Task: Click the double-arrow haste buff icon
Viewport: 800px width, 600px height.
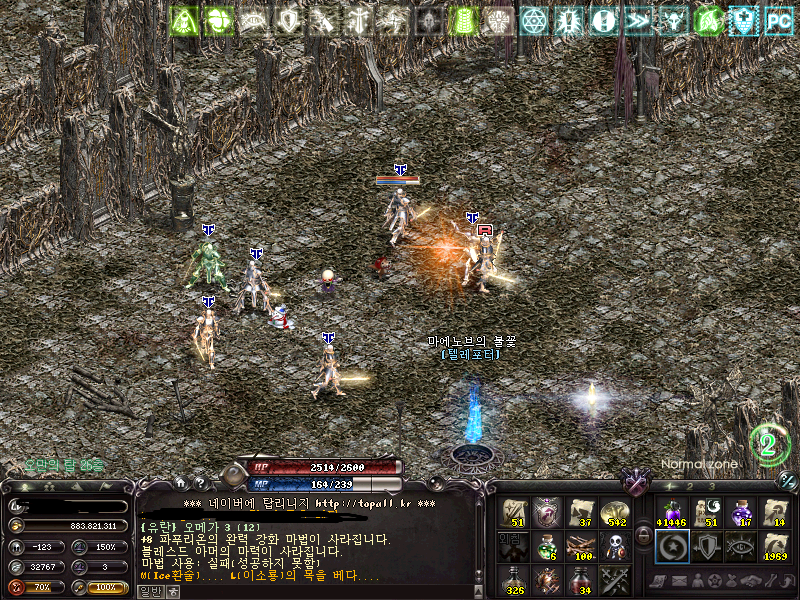Action: point(636,19)
